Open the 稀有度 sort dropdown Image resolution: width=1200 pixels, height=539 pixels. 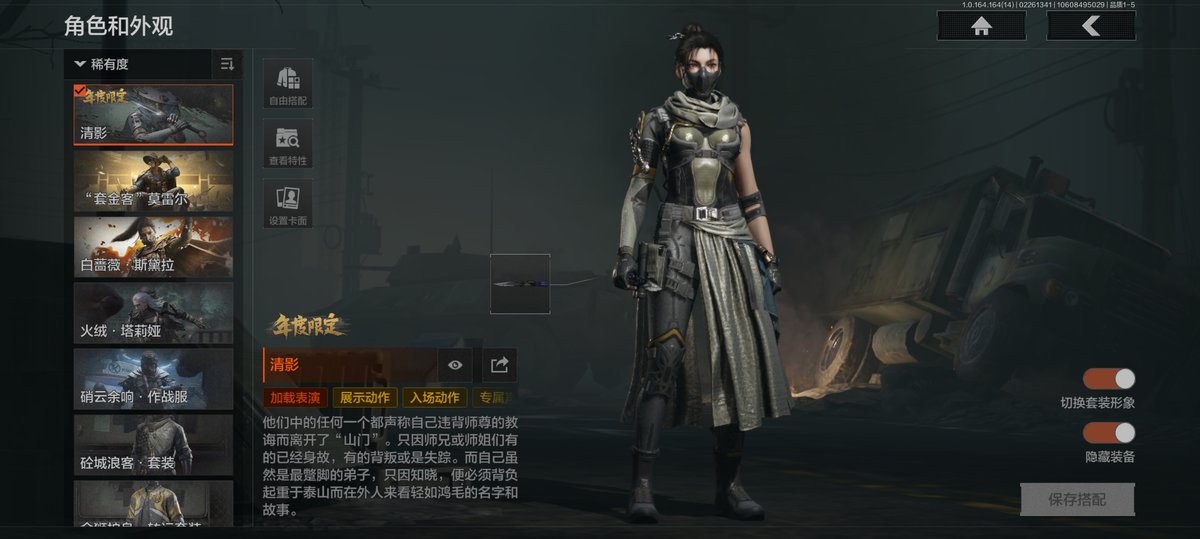[139, 64]
